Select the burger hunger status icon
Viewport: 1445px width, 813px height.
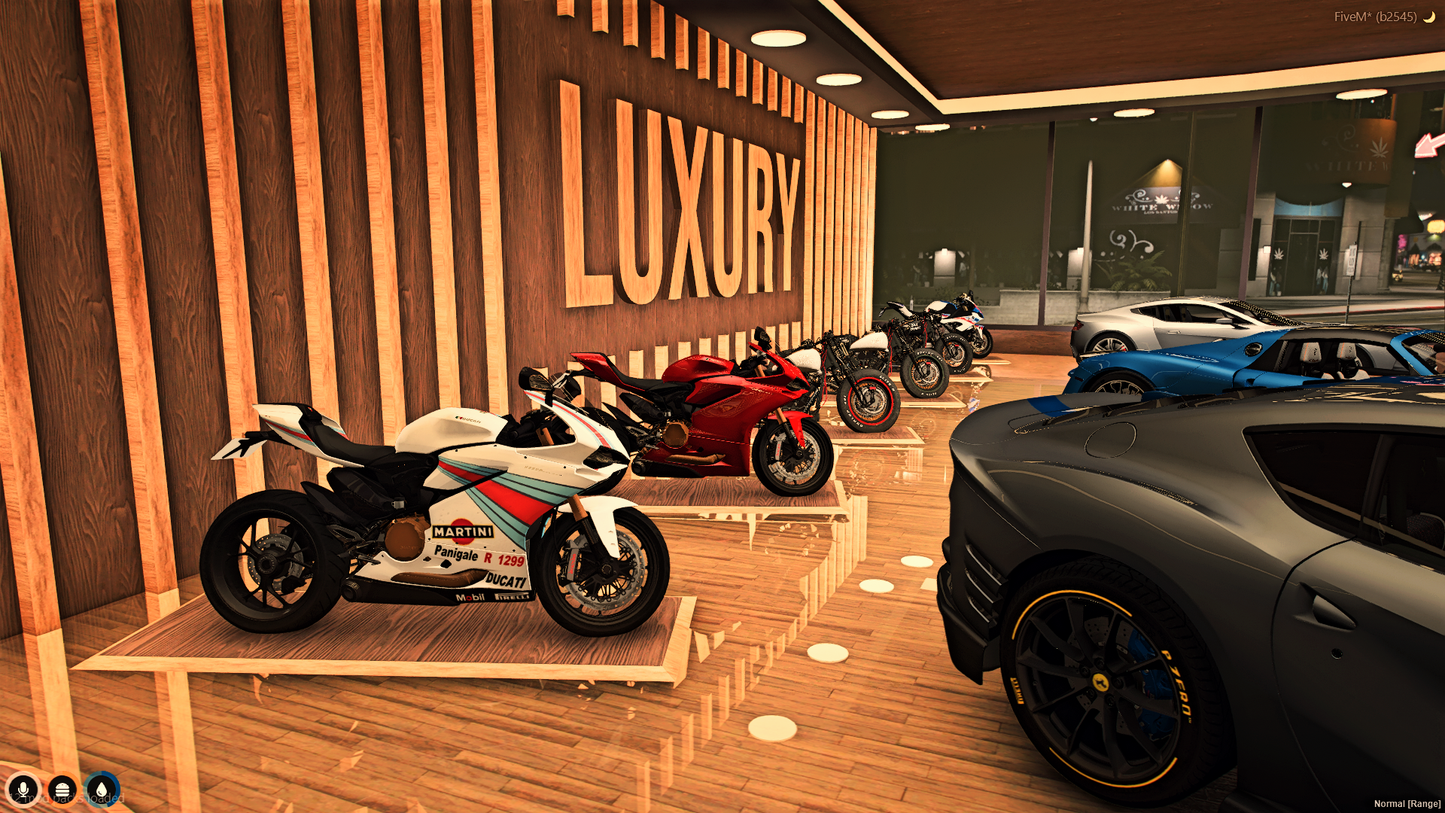pos(61,790)
